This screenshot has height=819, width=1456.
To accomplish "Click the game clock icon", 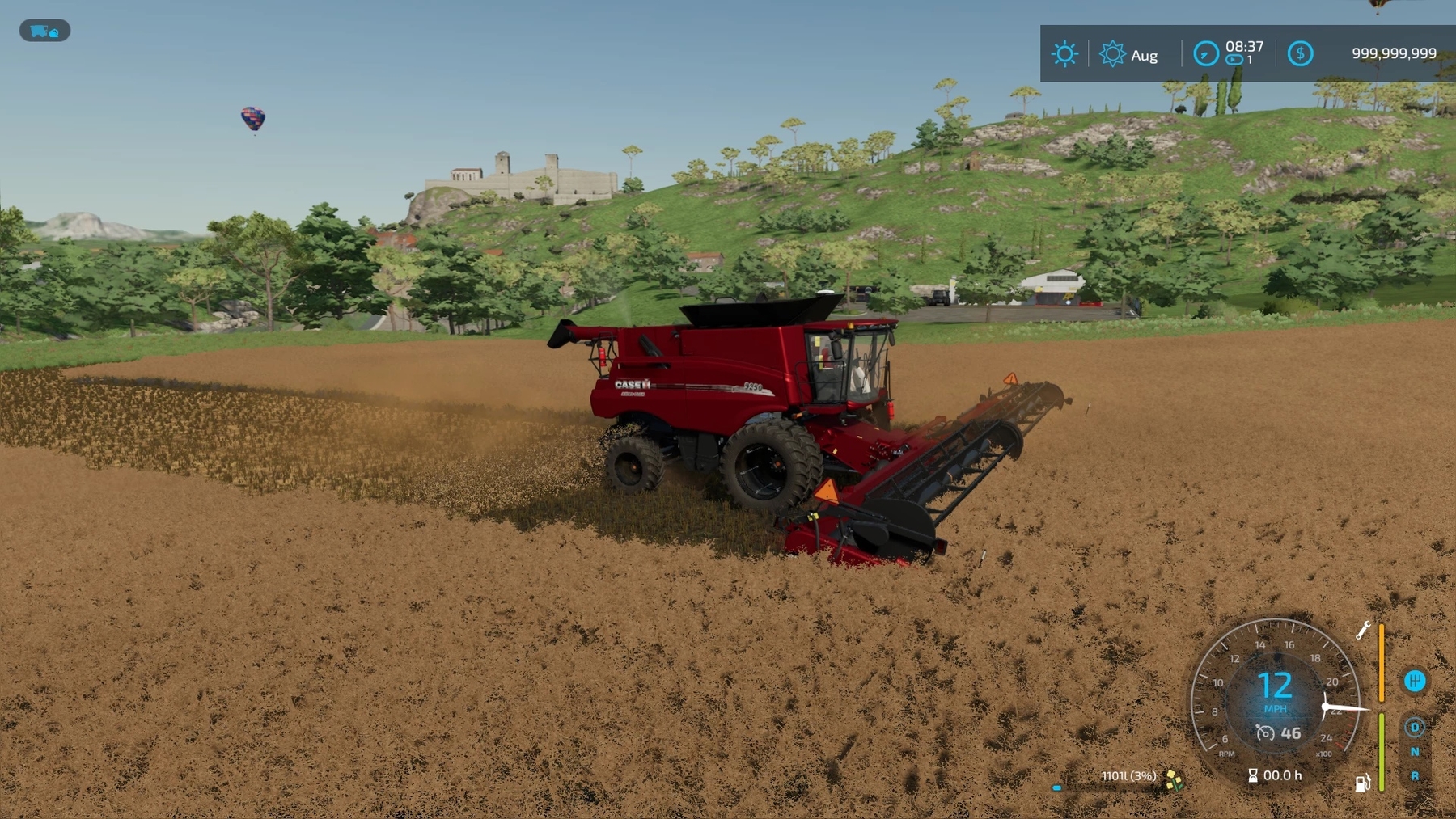I will pos(1205,54).
